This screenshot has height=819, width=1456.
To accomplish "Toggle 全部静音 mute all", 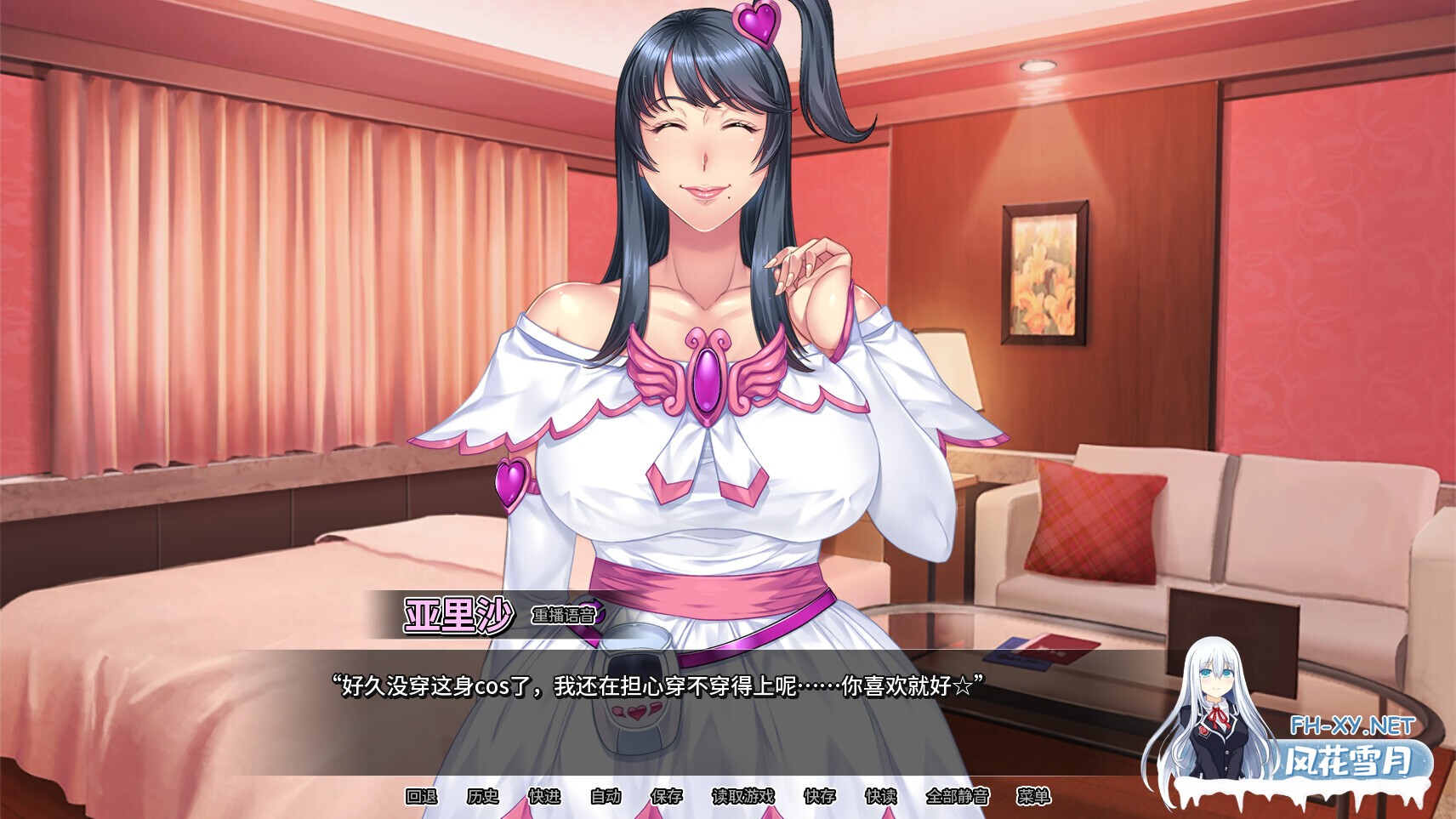I will click(958, 796).
